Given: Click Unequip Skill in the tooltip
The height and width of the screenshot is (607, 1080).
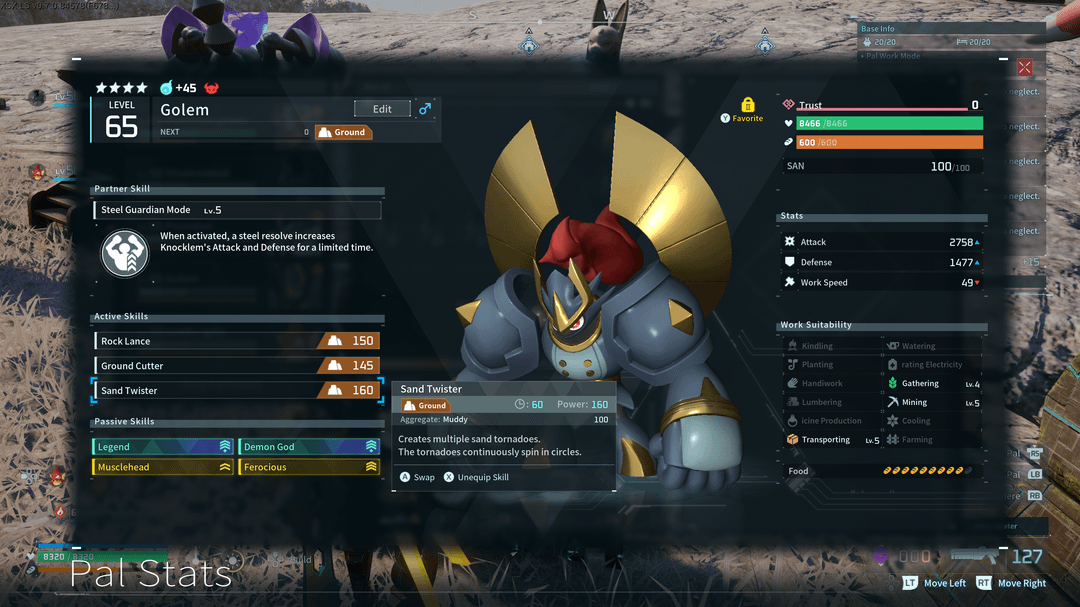Looking at the screenshot, I should pos(476,477).
